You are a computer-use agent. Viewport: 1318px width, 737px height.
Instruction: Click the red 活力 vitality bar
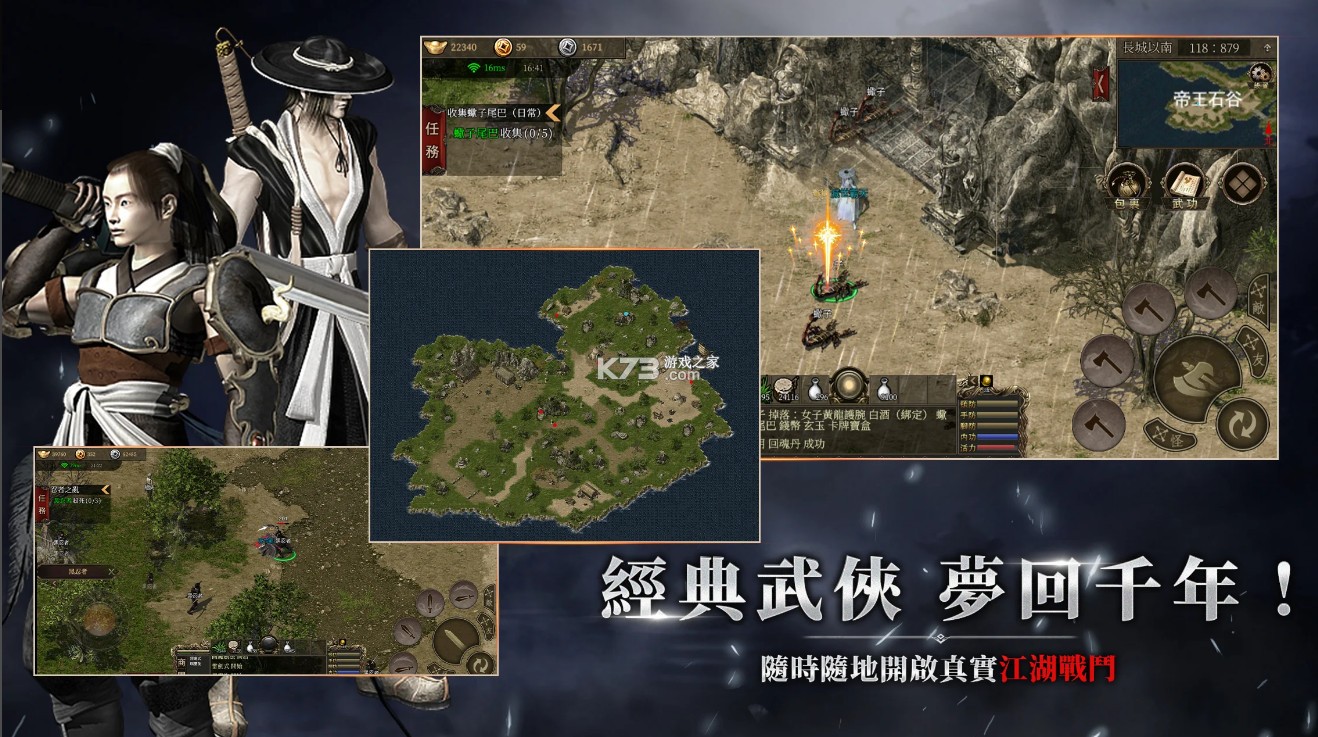click(x=997, y=448)
